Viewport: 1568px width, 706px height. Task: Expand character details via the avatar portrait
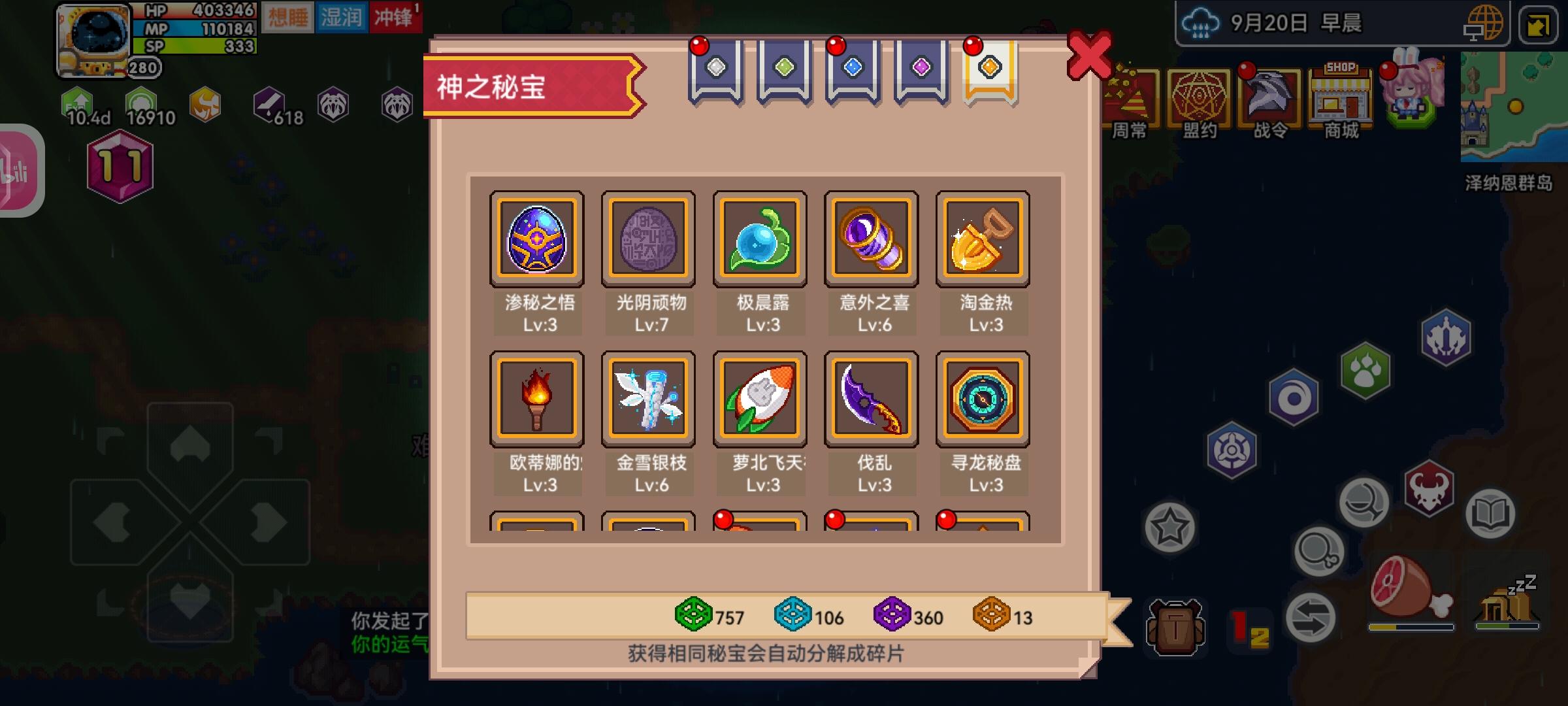point(93,41)
